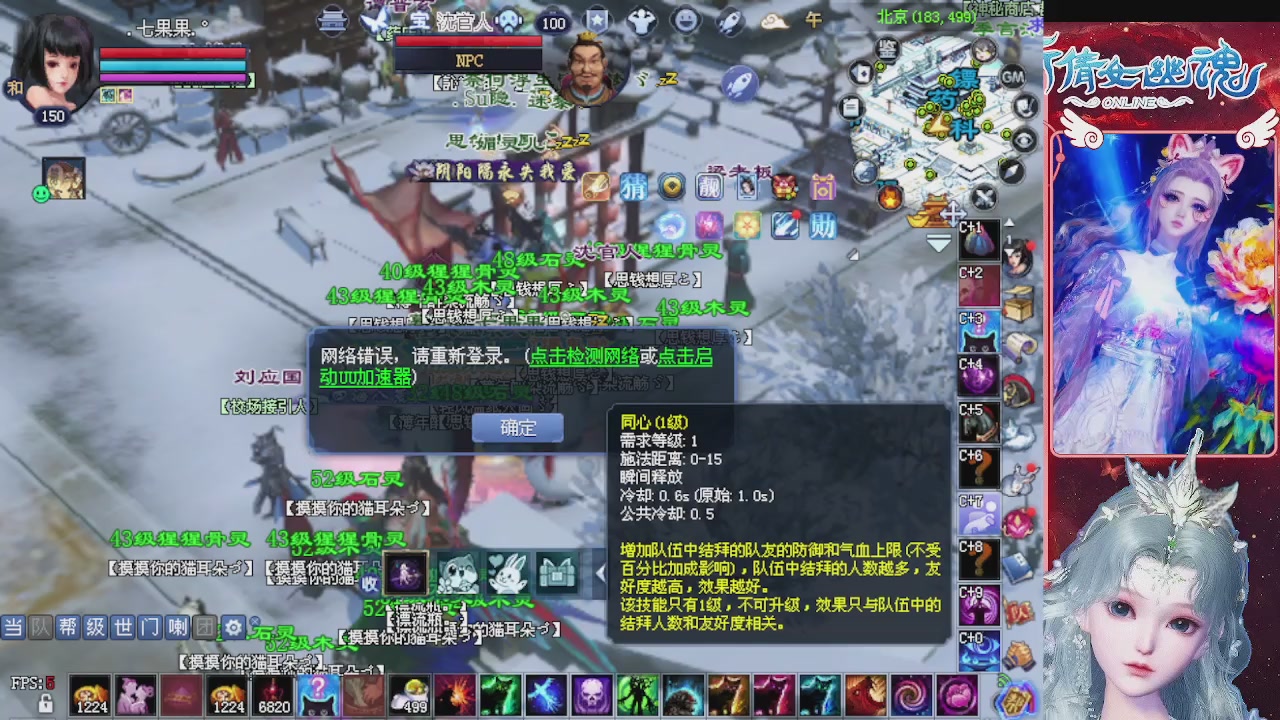The width and height of the screenshot is (1280, 720).
Task: Click the 勋 medal icon in the top toolbar
Action: point(822,226)
